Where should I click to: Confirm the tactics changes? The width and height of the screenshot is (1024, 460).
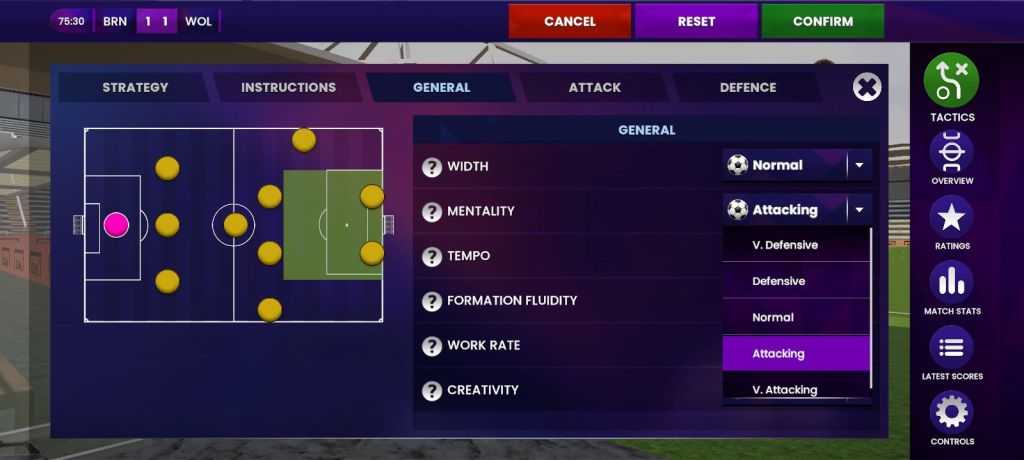click(822, 21)
